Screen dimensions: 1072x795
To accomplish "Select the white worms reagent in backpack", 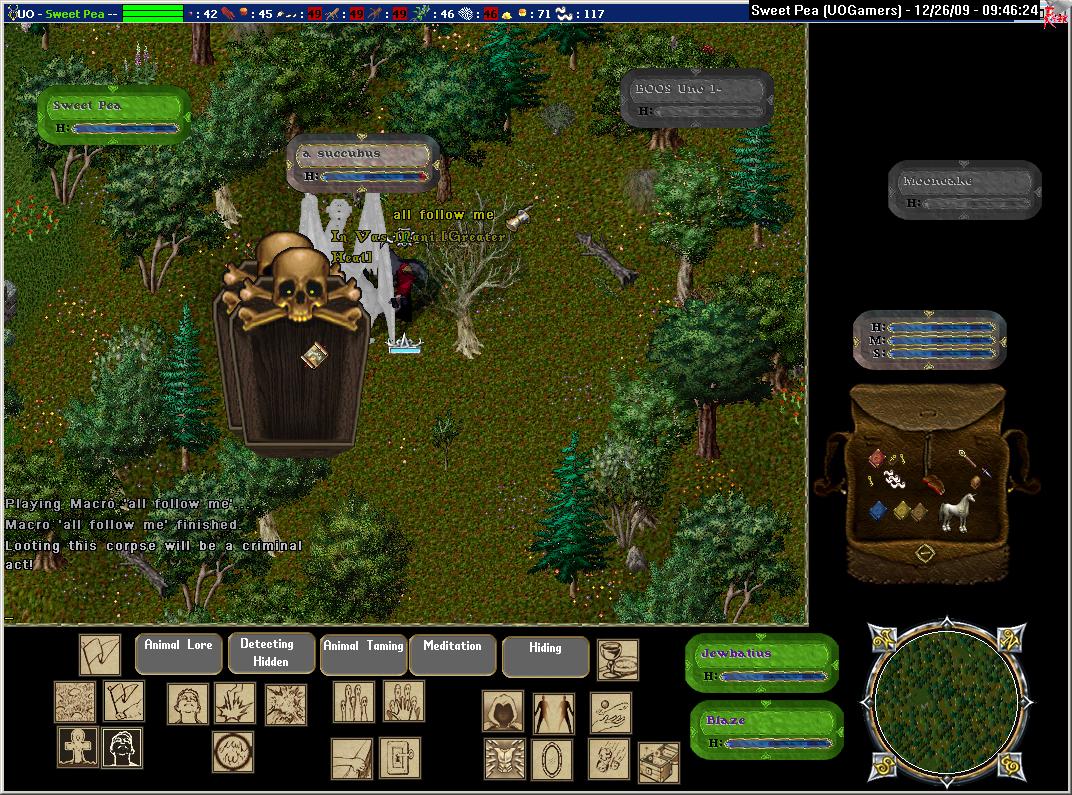I will [895, 479].
